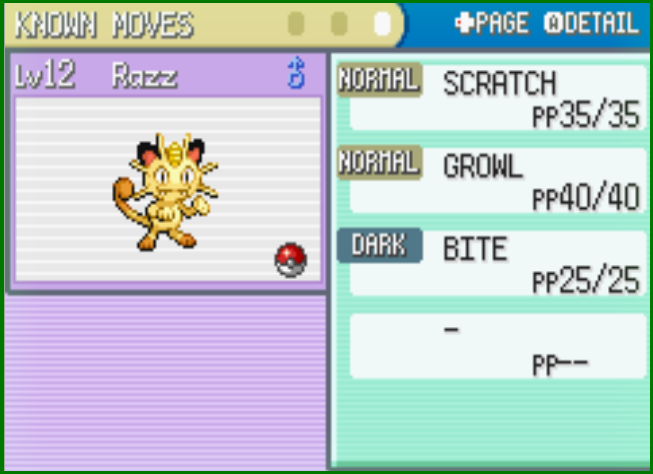Viewport: 653px width, 474px height.
Task: Select the SCRATCH move row
Action: point(490,98)
